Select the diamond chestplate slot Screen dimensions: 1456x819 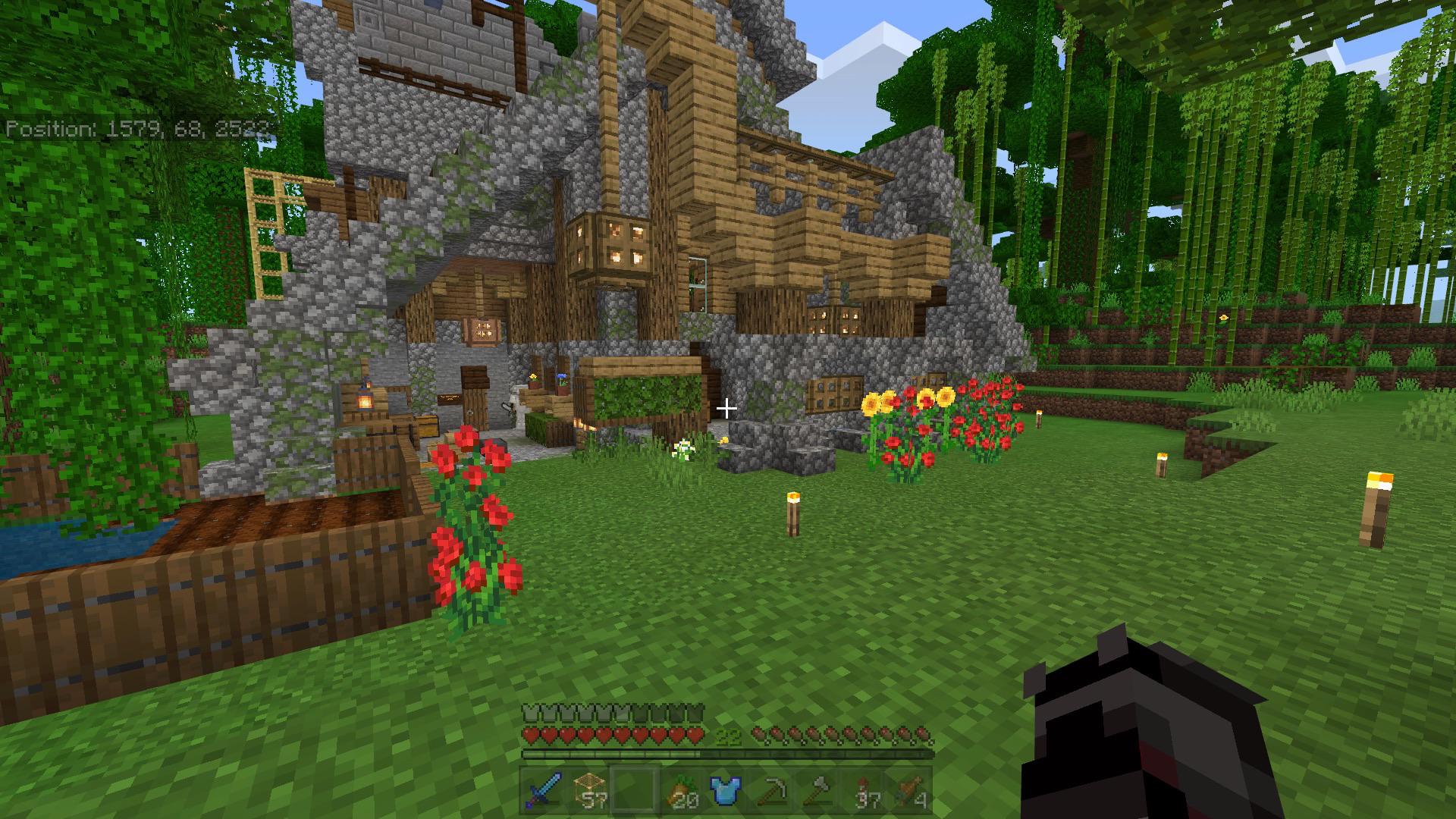tap(726, 791)
